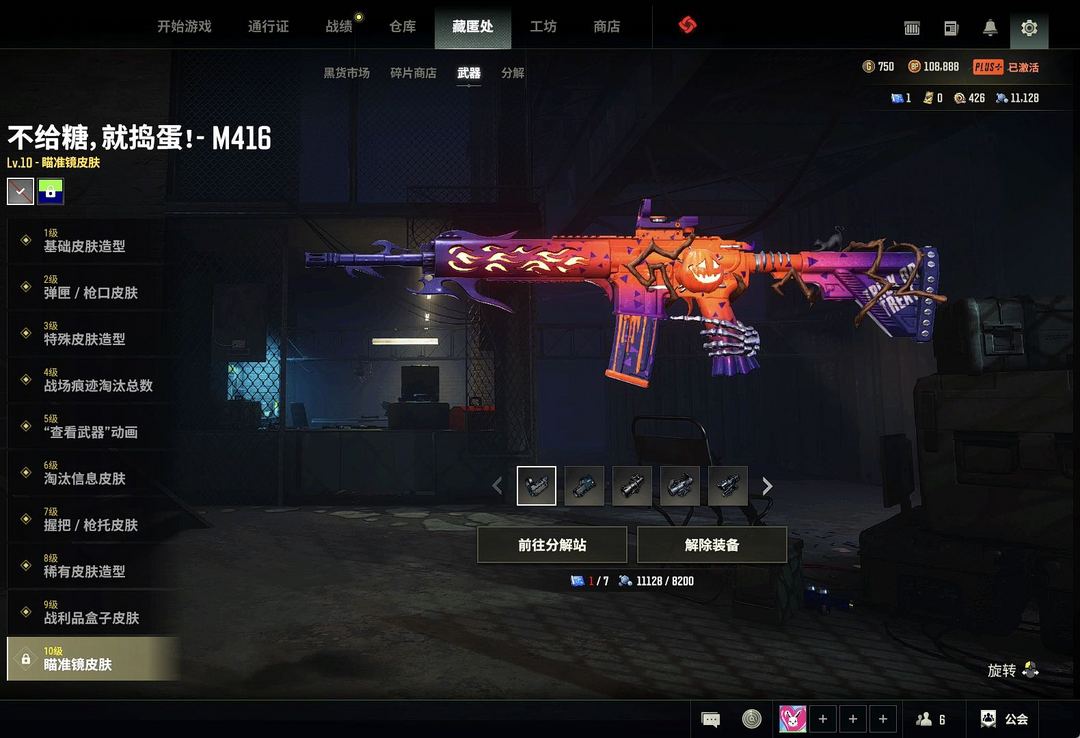Select the 黑货市场 black market sub-tab
1080x738 pixels.
coord(346,73)
